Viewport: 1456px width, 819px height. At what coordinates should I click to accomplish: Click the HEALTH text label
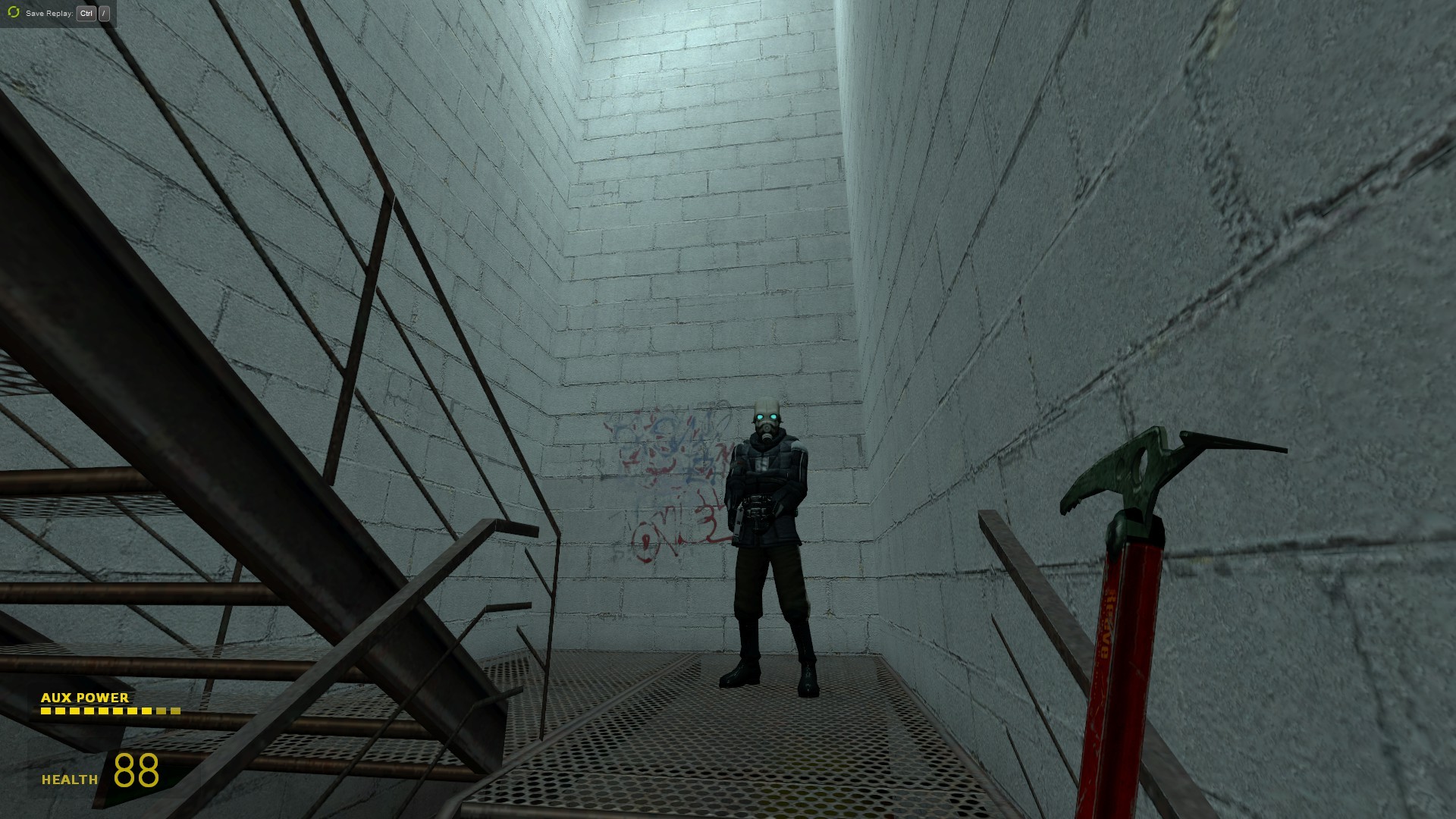[x=68, y=778]
